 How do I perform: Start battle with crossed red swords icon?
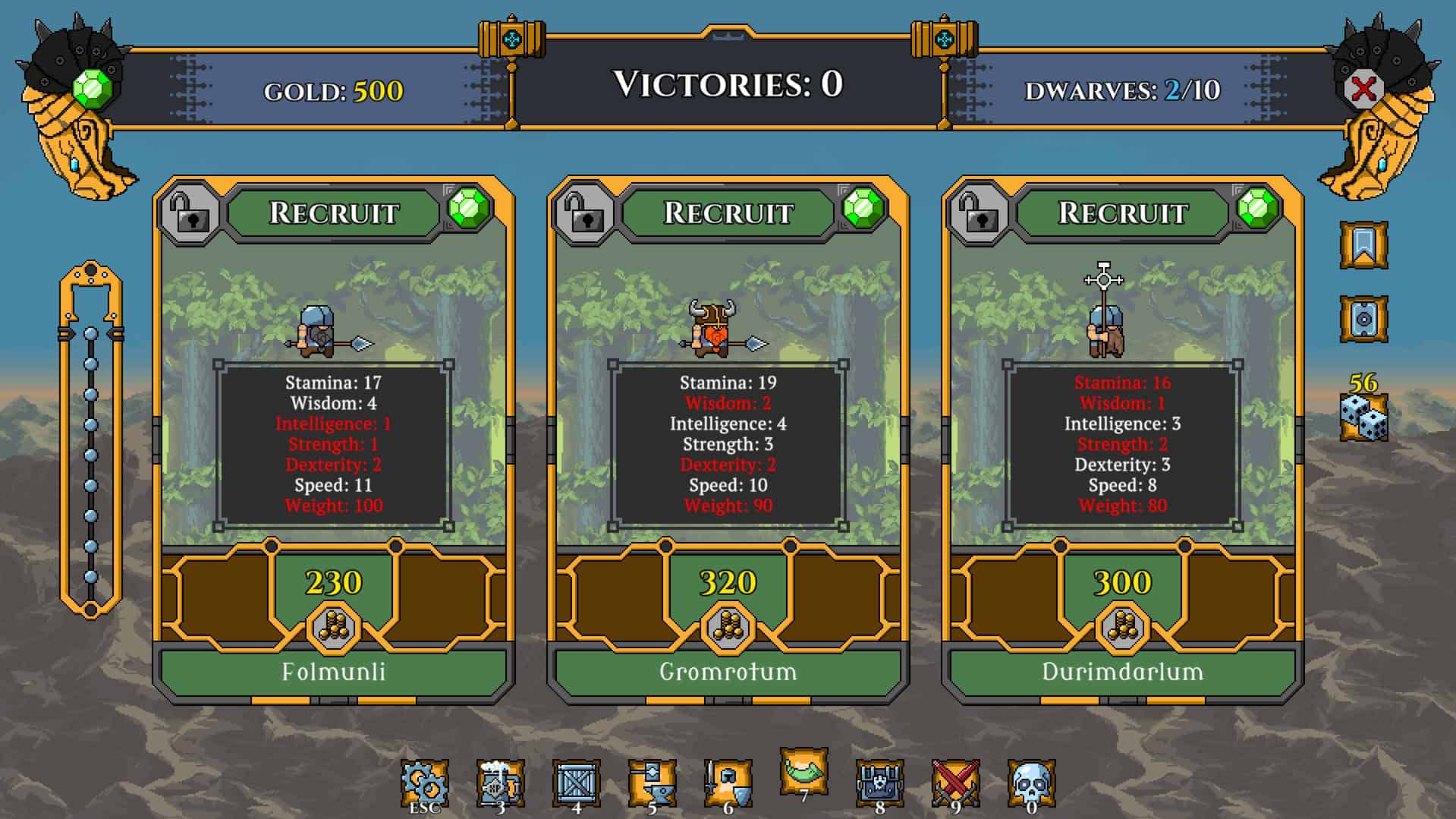tap(955, 783)
